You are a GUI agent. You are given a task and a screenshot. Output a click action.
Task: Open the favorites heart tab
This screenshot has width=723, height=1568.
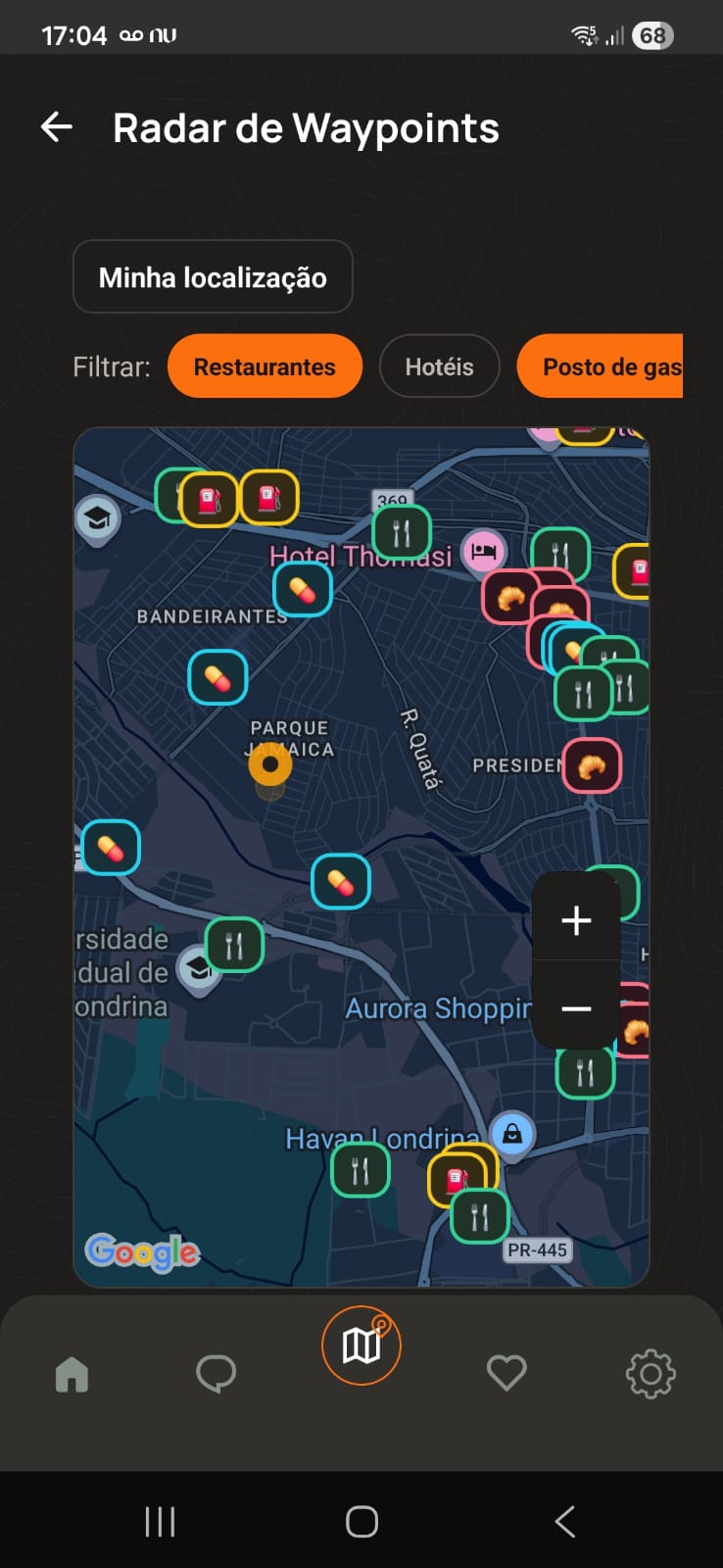[x=506, y=1374]
